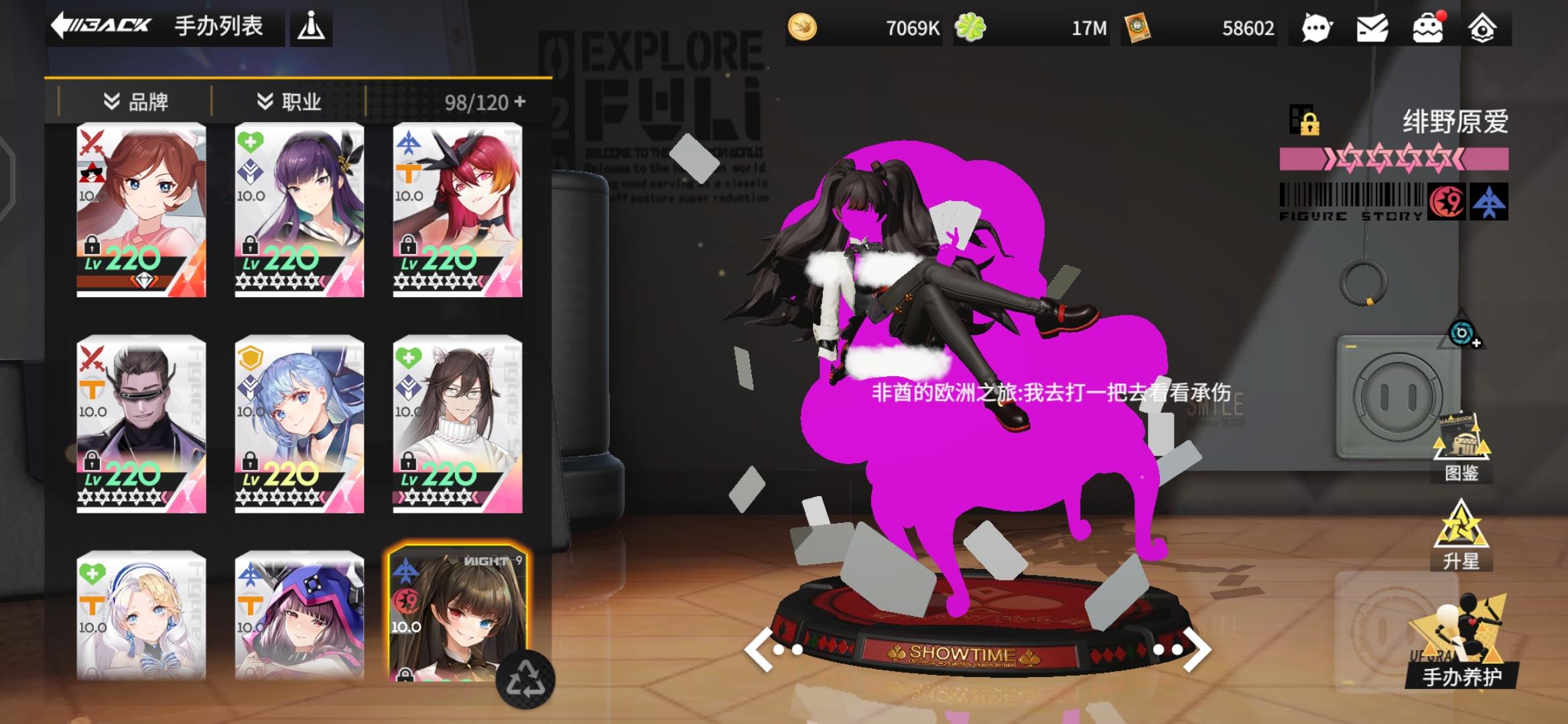Open the chat messages icon at top right
The width and height of the screenshot is (1568, 724).
pos(1315,28)
